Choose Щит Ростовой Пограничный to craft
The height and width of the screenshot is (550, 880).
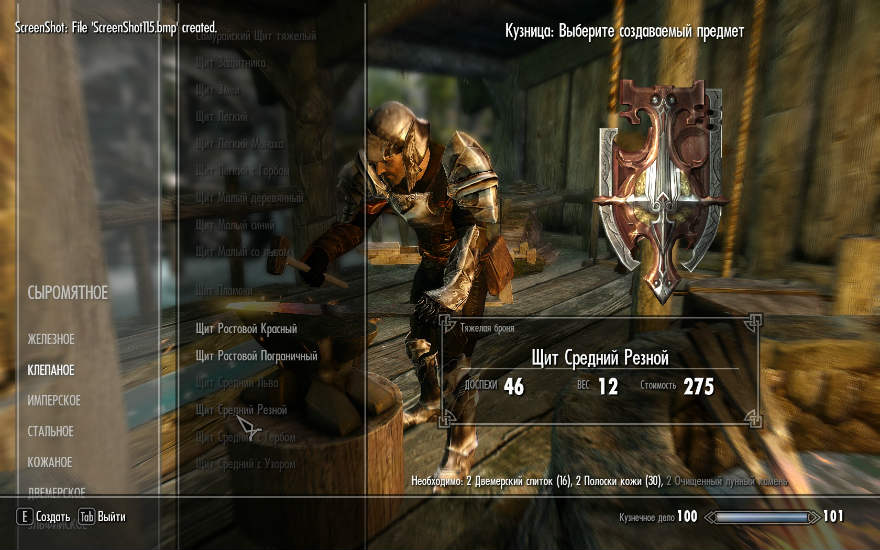click(x=256, y=355)
